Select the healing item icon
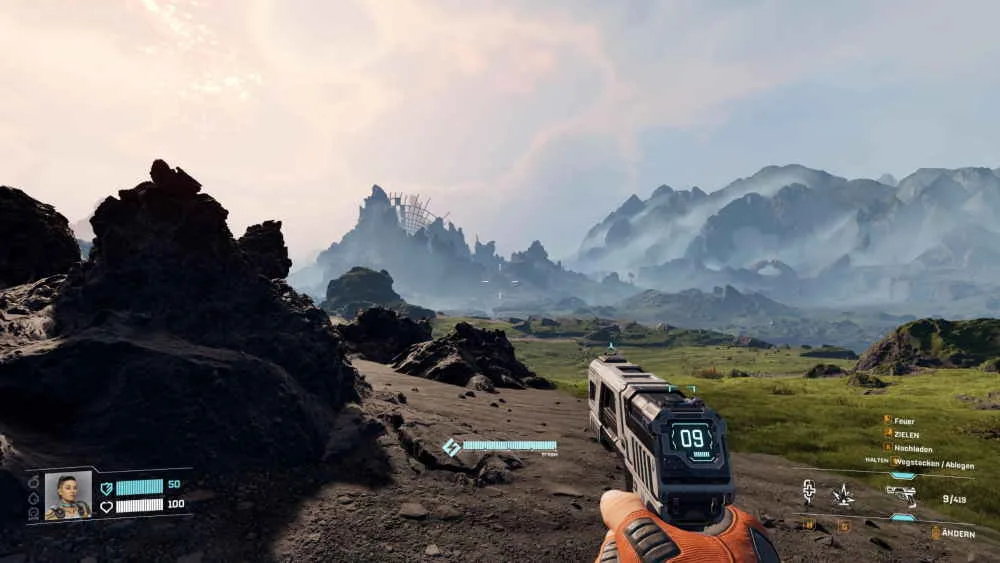Viewport: 1000px width, 563px height. pyautogui.click(x=809, y=492)
